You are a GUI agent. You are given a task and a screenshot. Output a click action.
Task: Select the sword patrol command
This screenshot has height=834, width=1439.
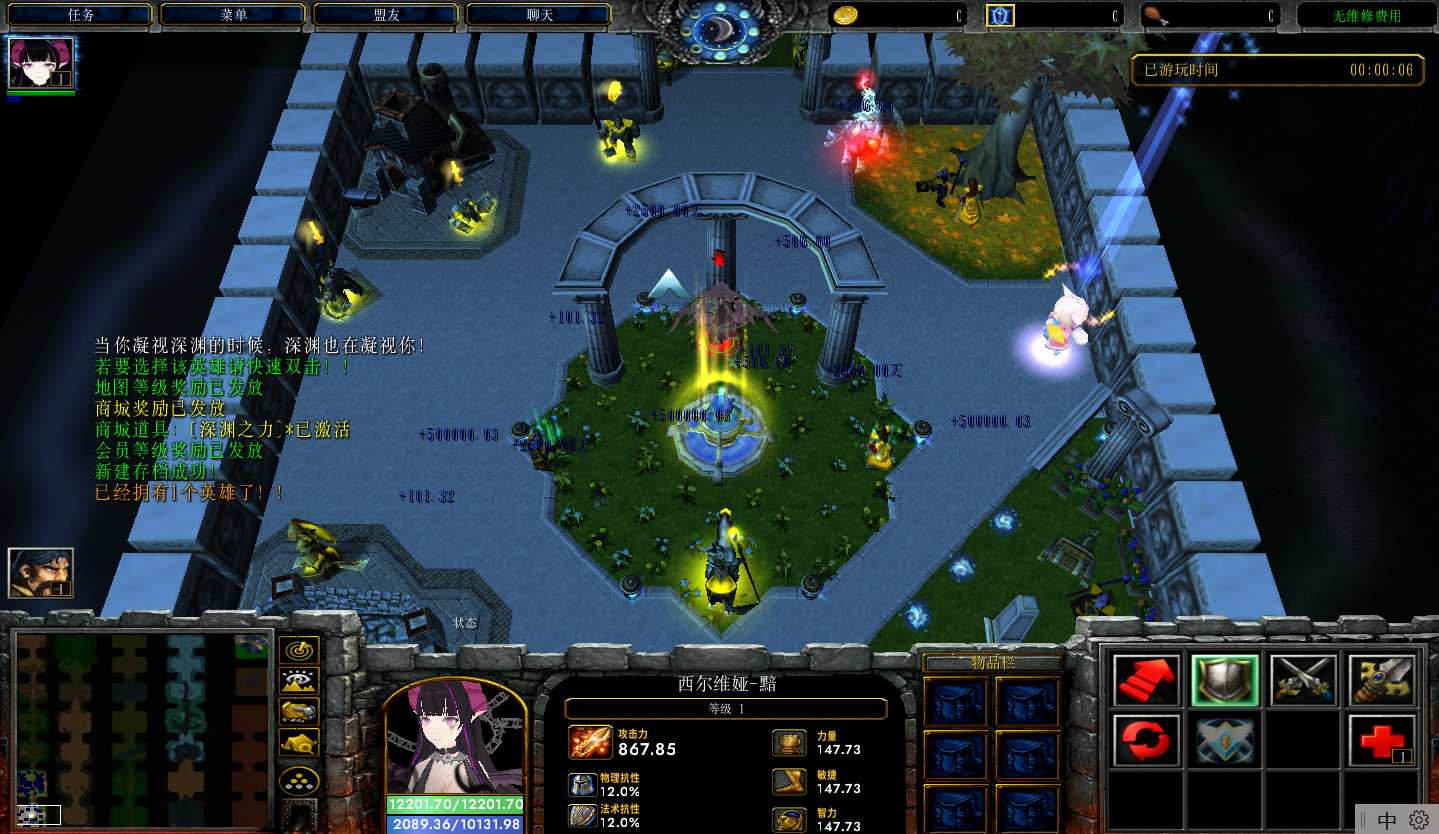tap(1381, 680)
